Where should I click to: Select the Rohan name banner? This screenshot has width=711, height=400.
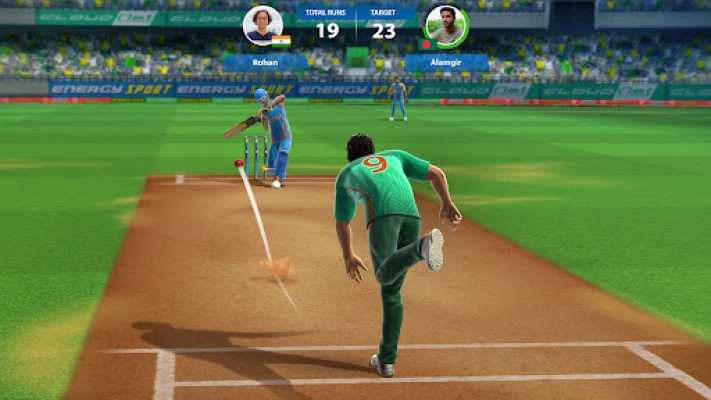(x=265, y=61)
